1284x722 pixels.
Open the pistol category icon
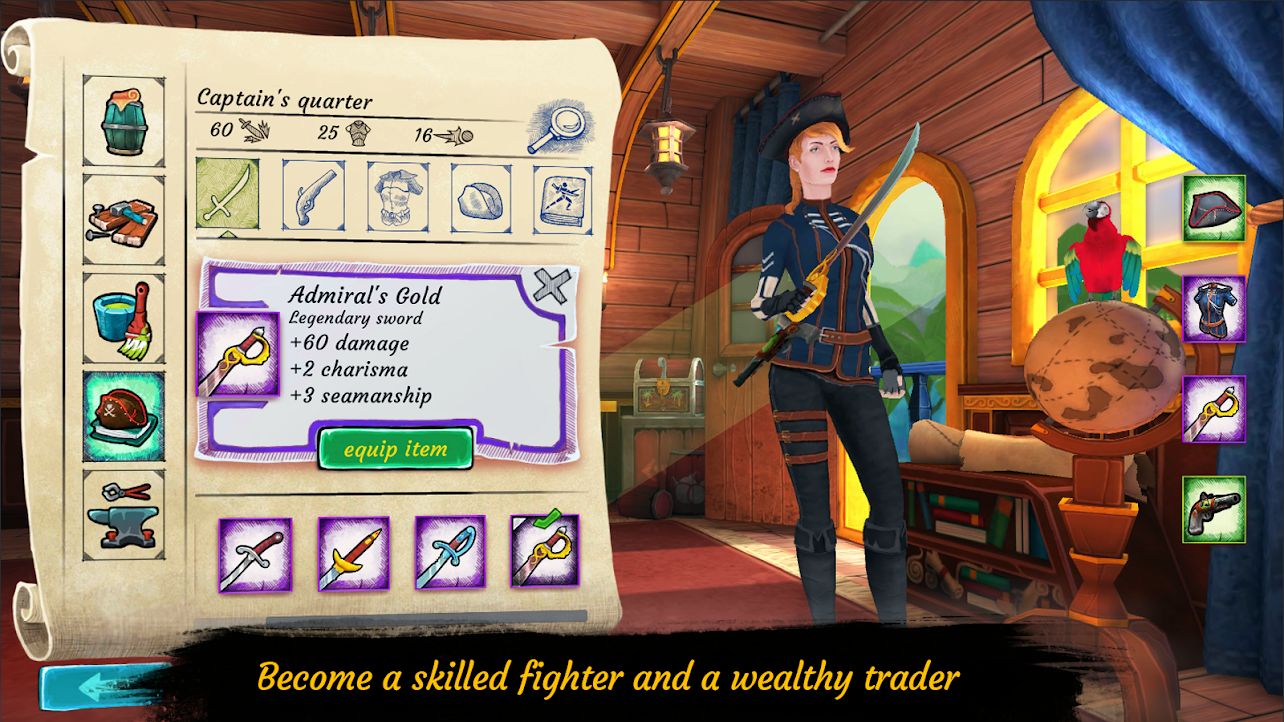(313, 197)
